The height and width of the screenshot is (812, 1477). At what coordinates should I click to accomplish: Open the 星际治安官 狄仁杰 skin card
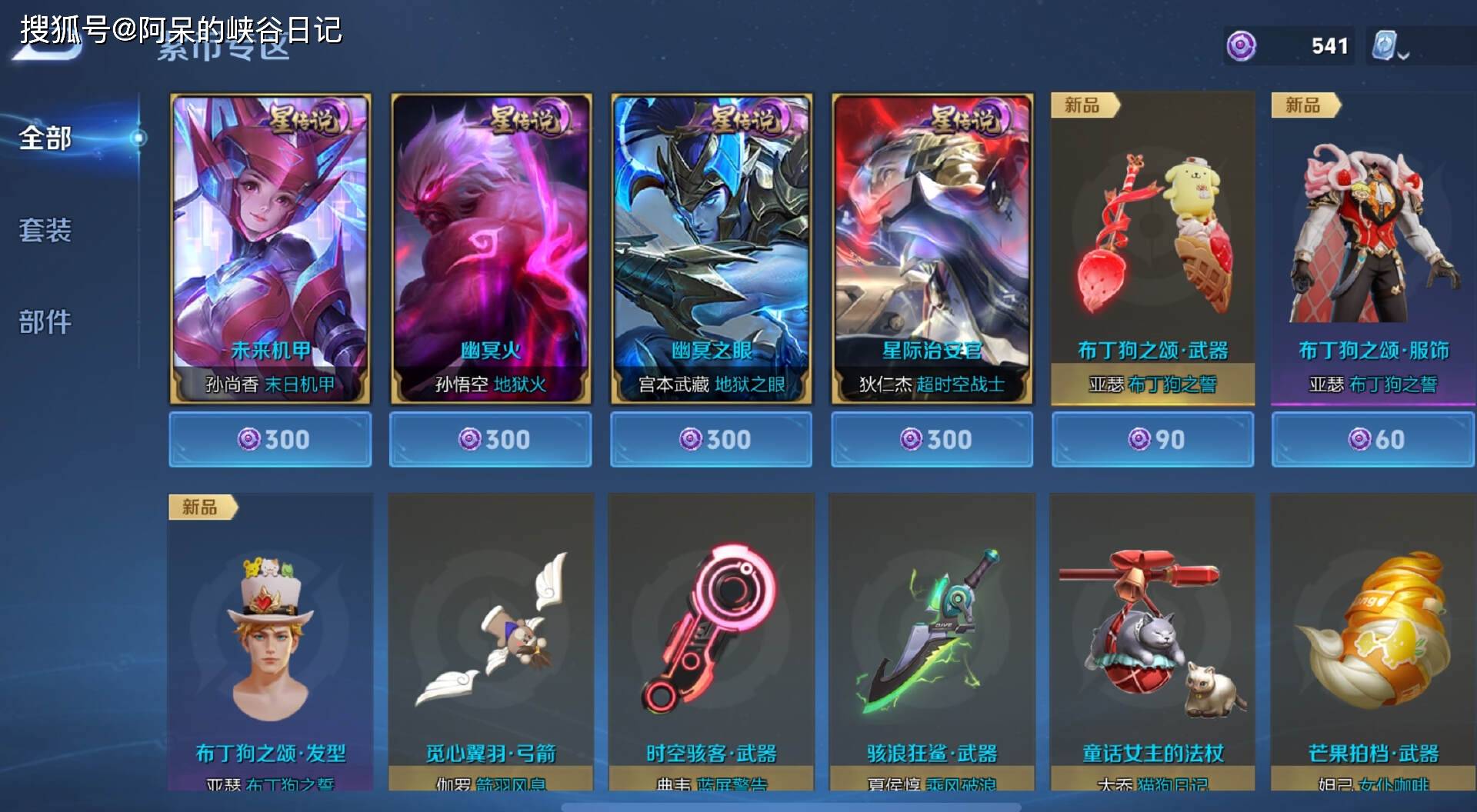click(932, 248)
